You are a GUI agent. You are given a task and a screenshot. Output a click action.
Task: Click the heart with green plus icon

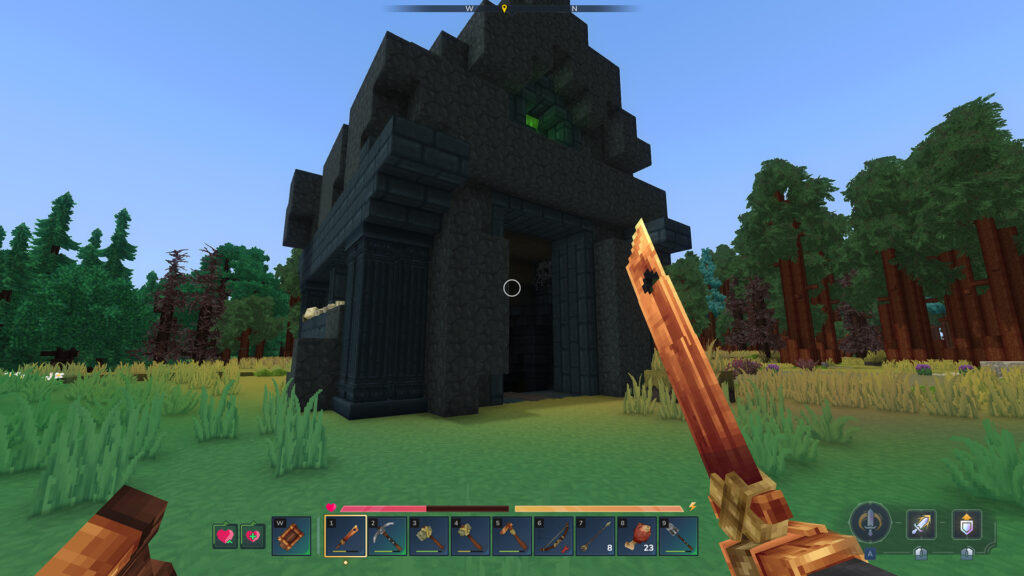pyautogui.click(x=252, y=536)
